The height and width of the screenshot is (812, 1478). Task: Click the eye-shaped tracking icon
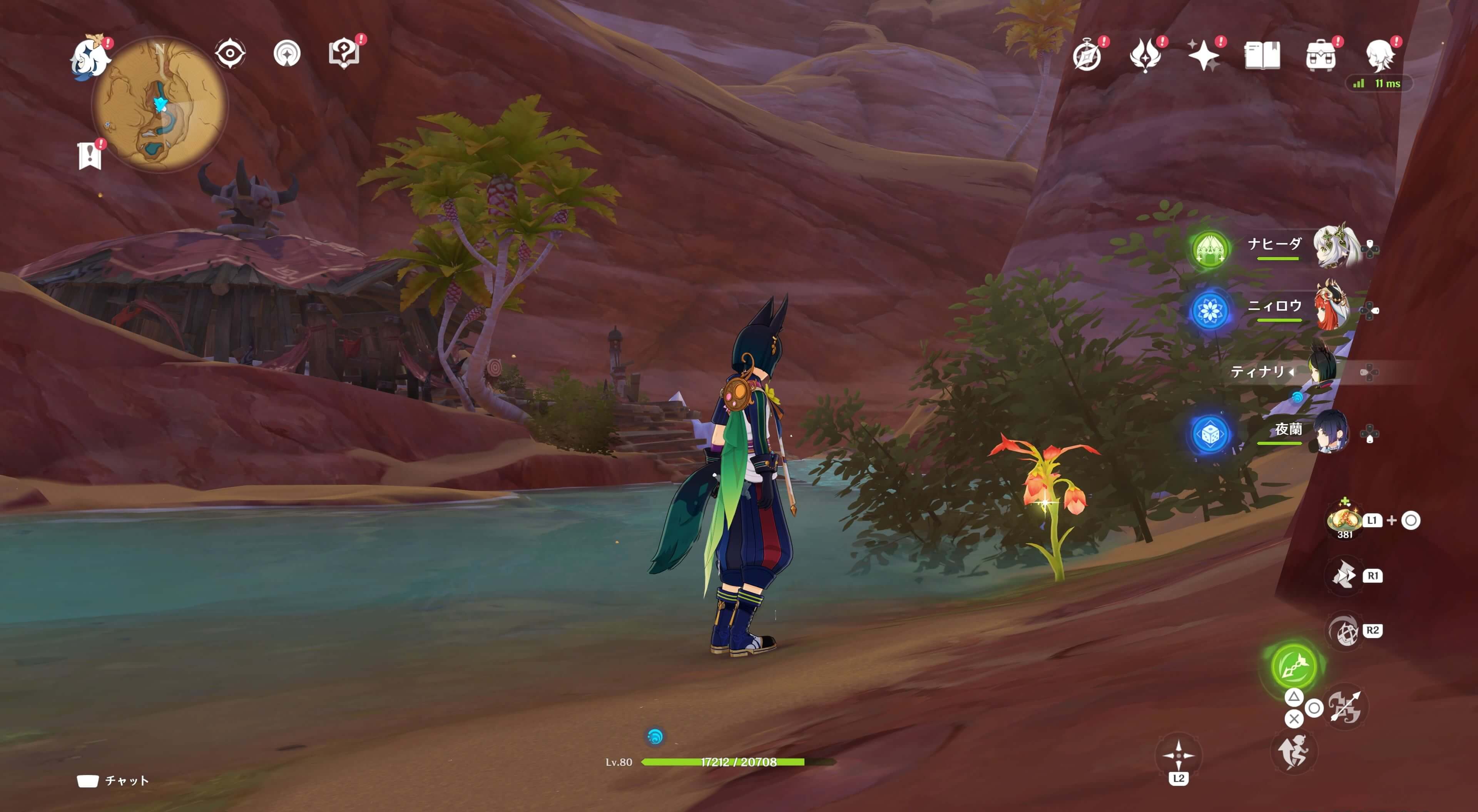pyautogui.click(x=230, y=54)
